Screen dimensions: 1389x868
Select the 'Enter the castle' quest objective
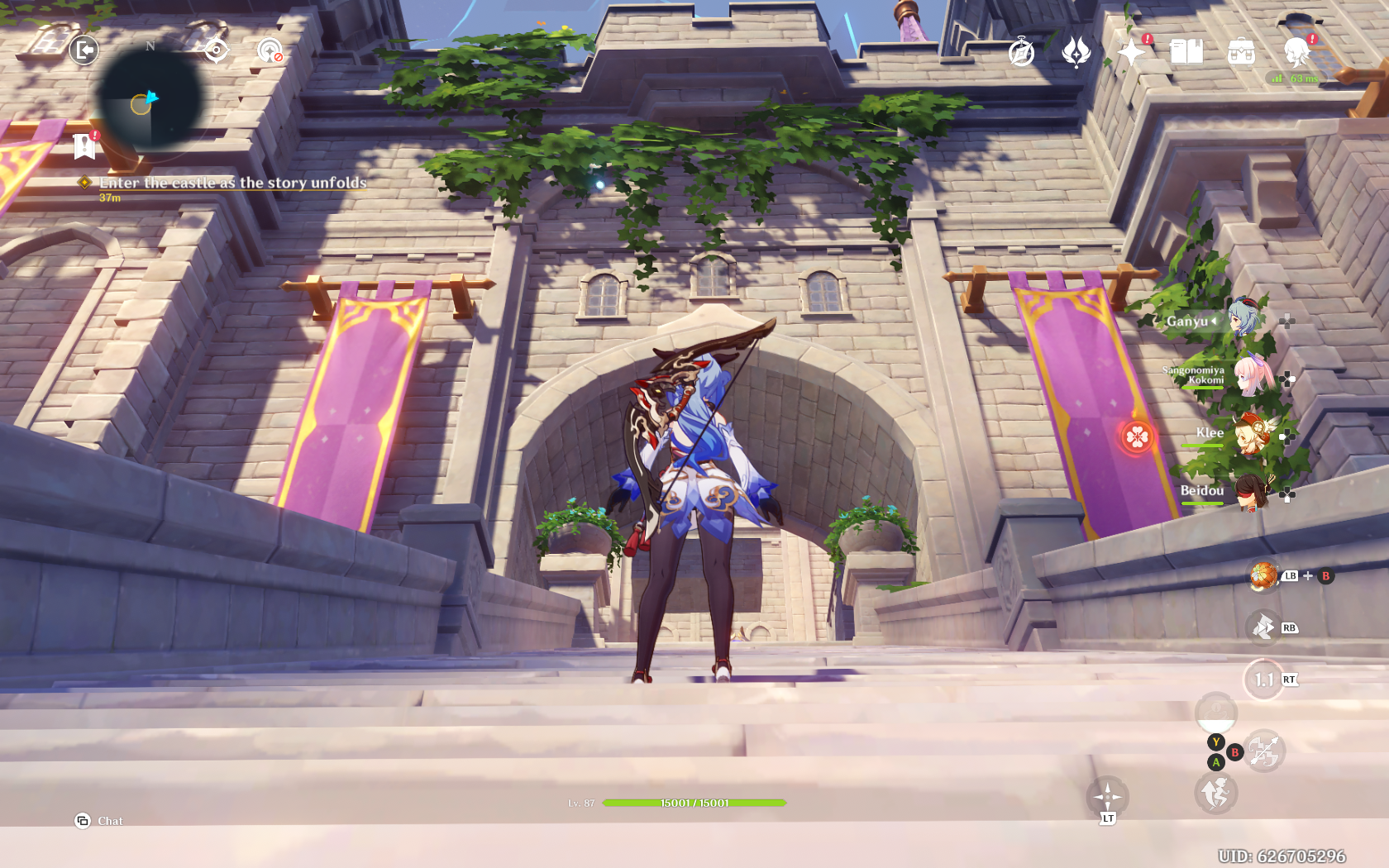(232, 183)
